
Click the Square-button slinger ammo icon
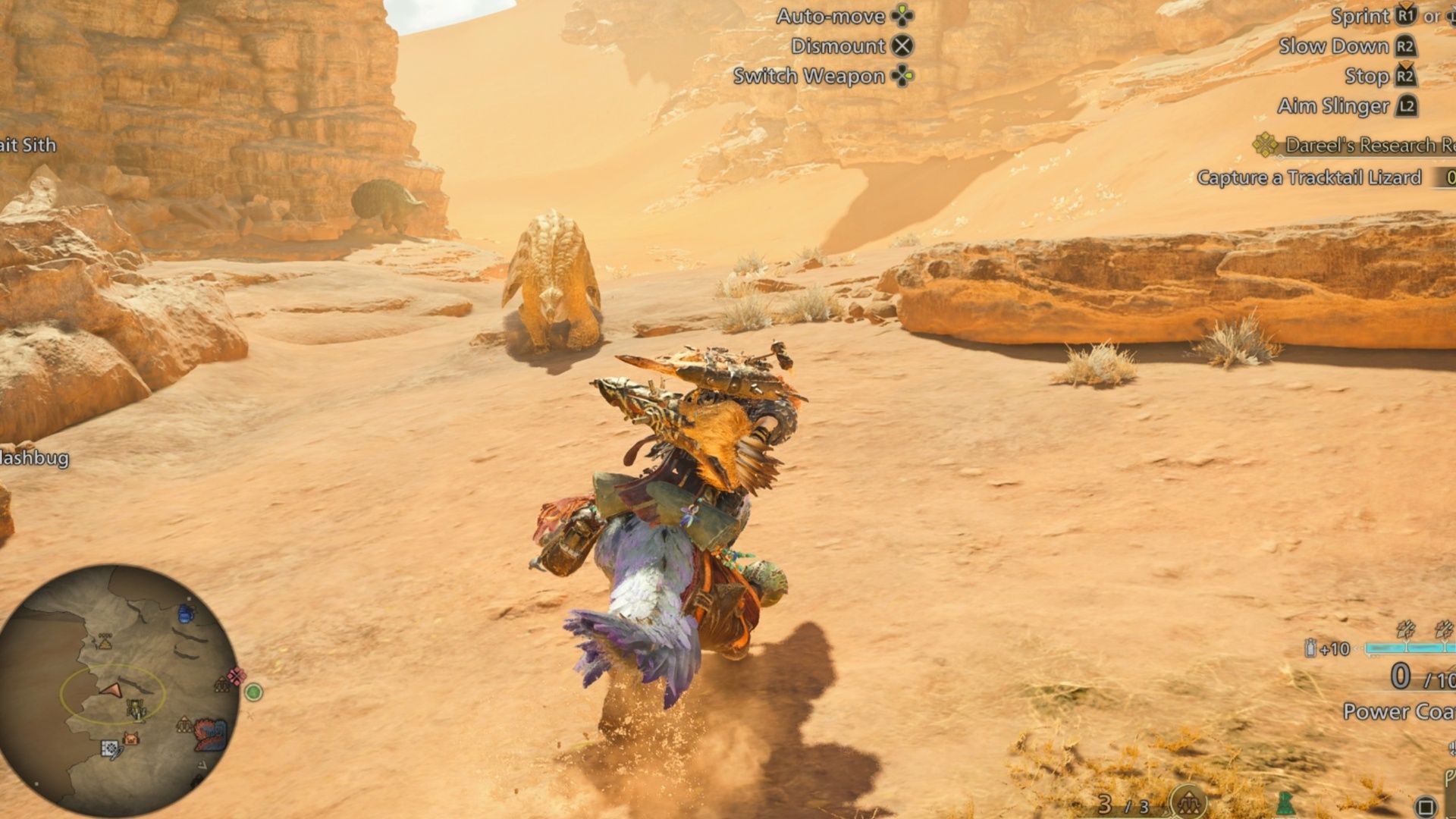[1426, 806]
